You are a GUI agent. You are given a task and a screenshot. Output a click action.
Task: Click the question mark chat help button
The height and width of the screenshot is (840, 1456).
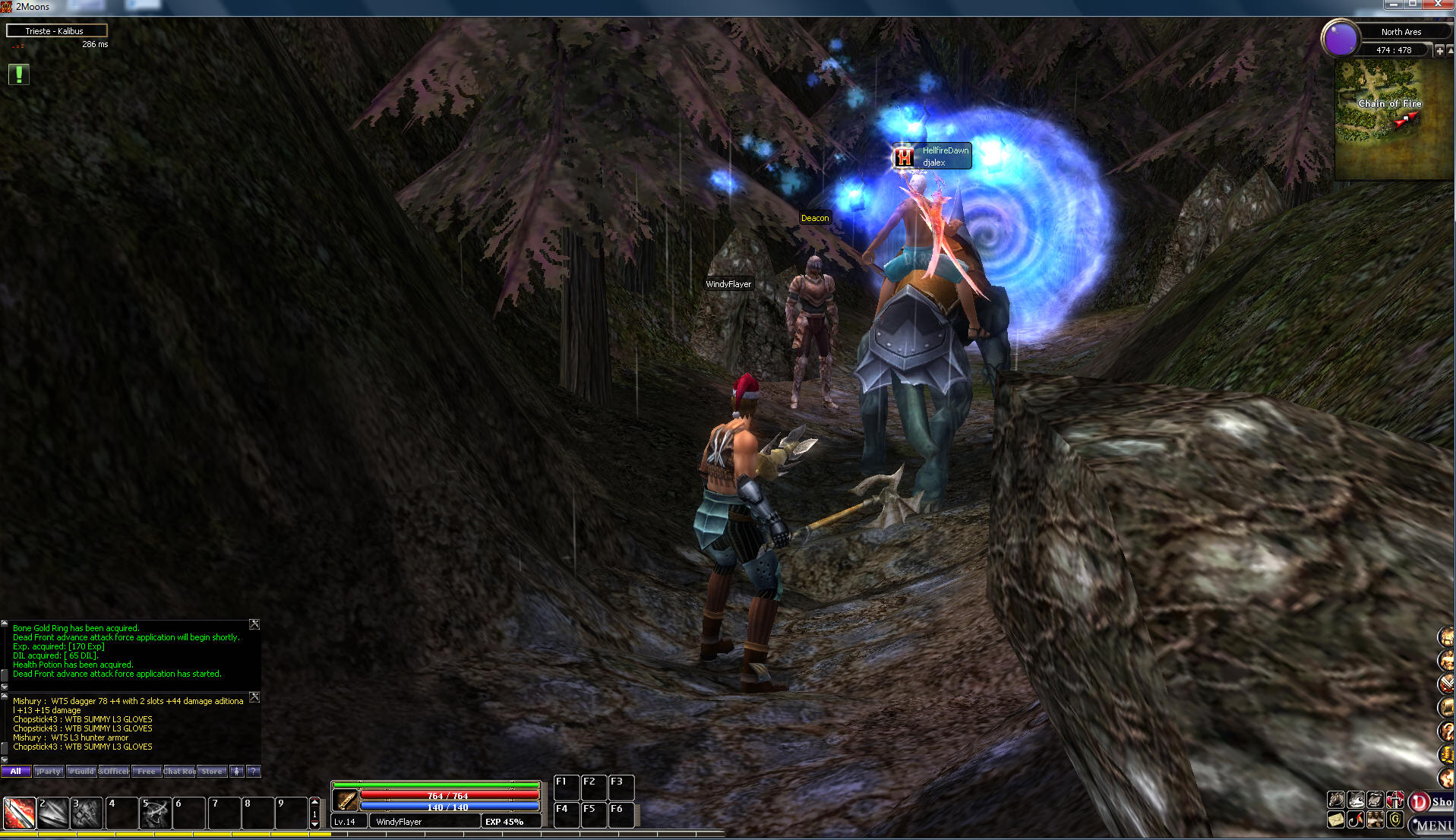click(x=254, y=772)
